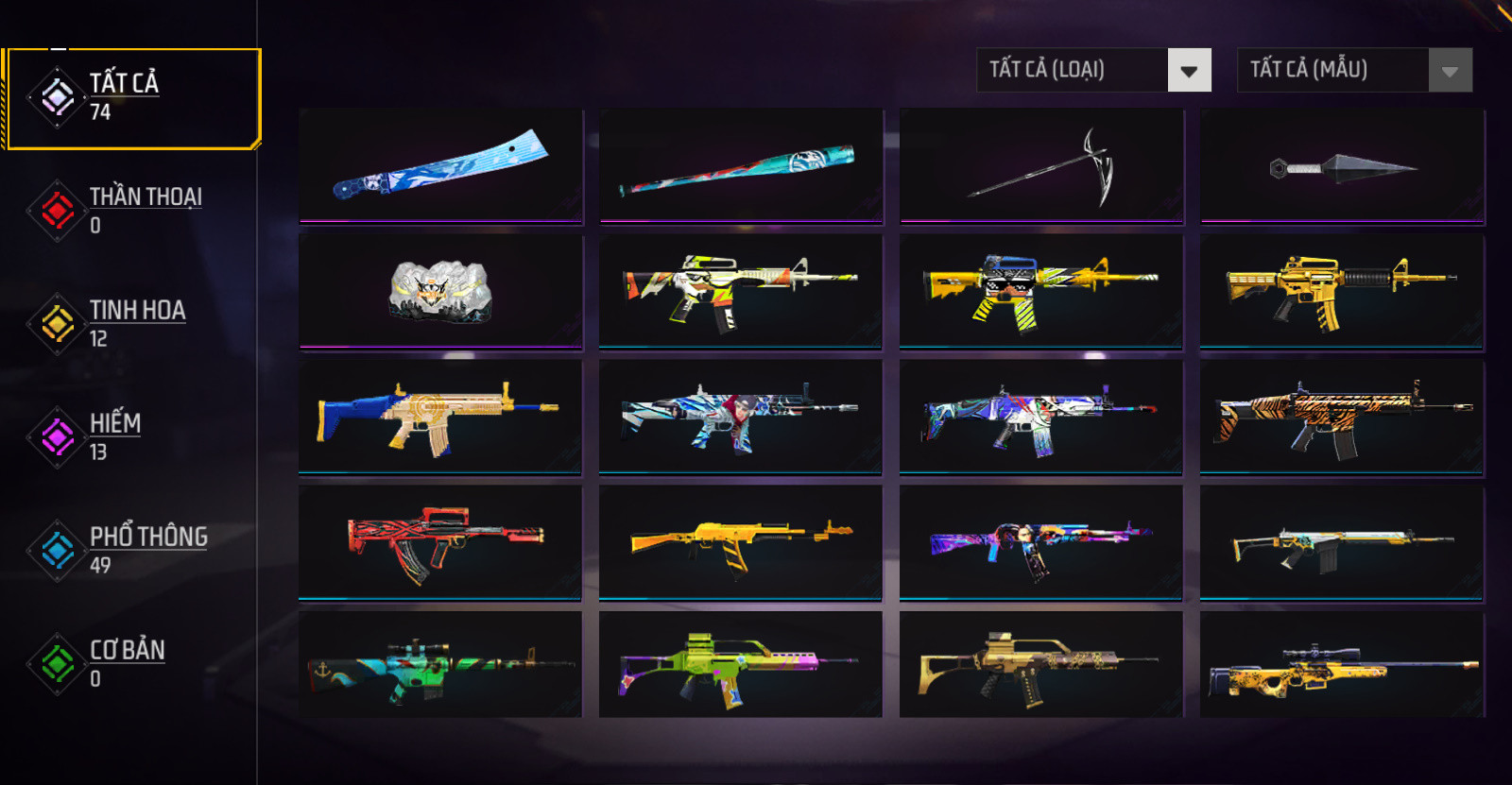The width and height of the screenshot is (1512, 785).
Task: Choose the golden AK rifle skin
Action: click(x=741, y=542)
